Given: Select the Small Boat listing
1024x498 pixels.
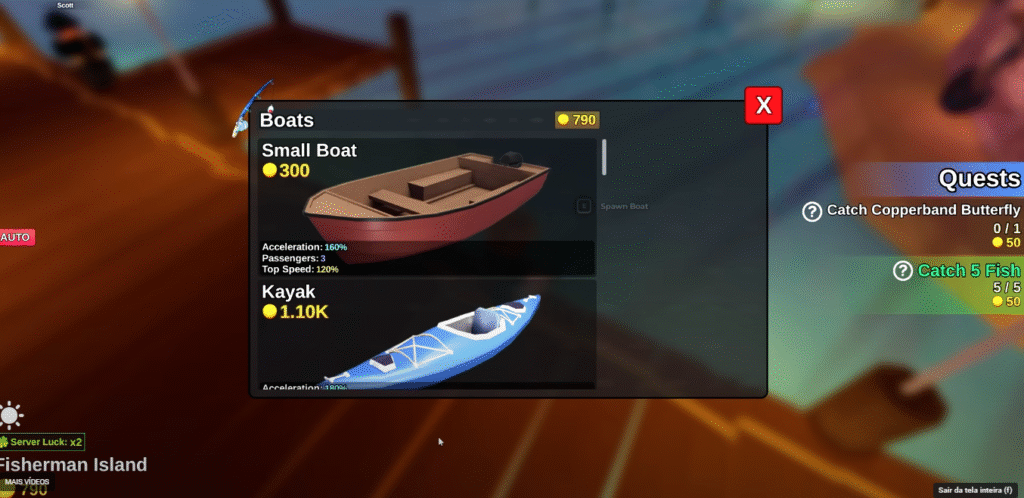Looking at the screenshot, I should click(427, 206).
